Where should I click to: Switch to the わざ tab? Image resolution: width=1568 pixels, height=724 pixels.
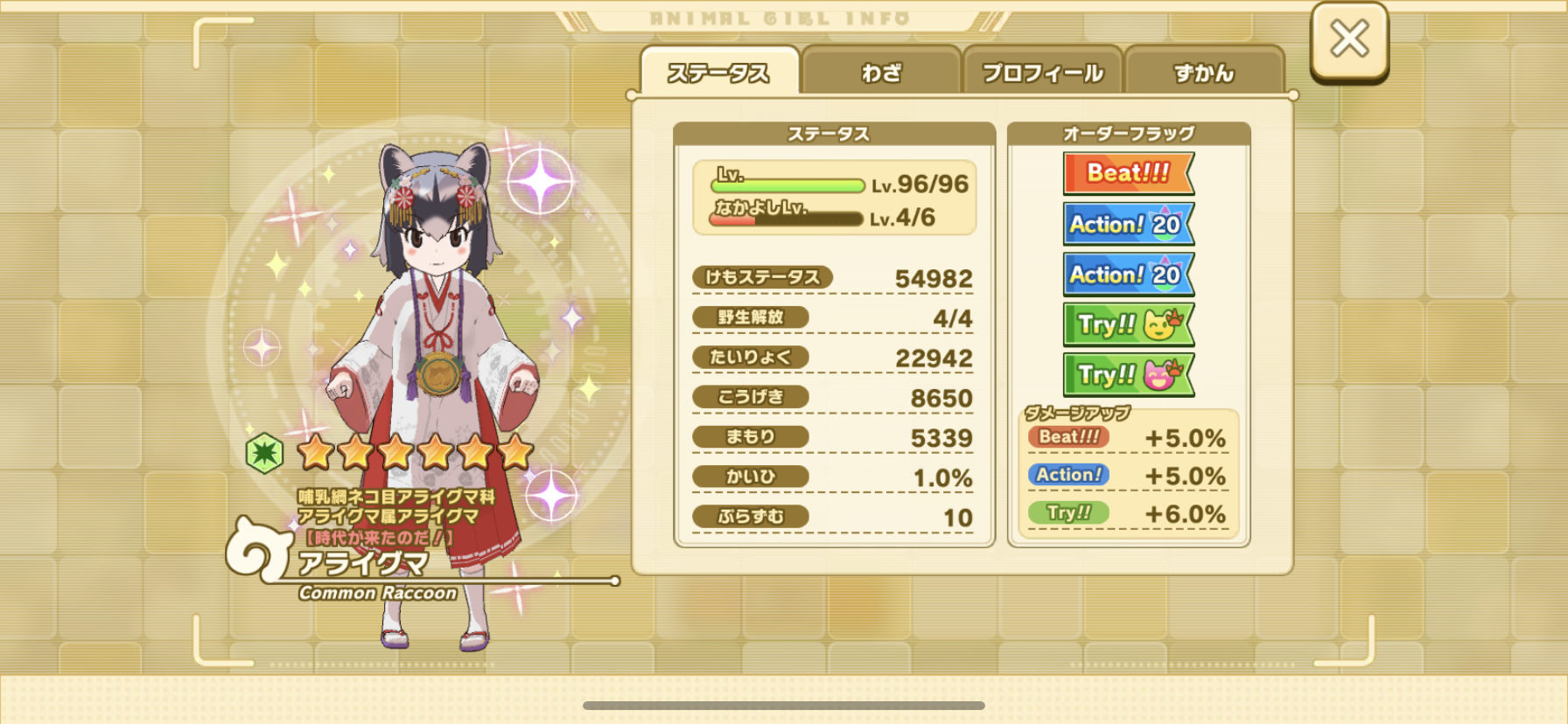point(881,73)
